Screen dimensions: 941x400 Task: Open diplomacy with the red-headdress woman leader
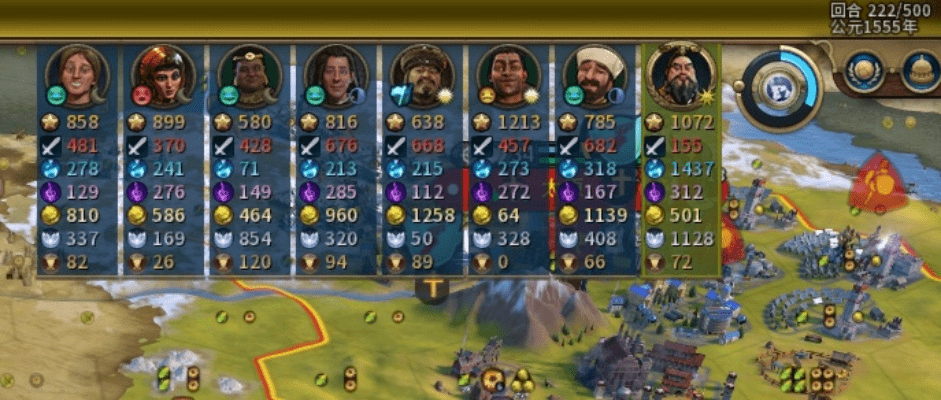162,73
